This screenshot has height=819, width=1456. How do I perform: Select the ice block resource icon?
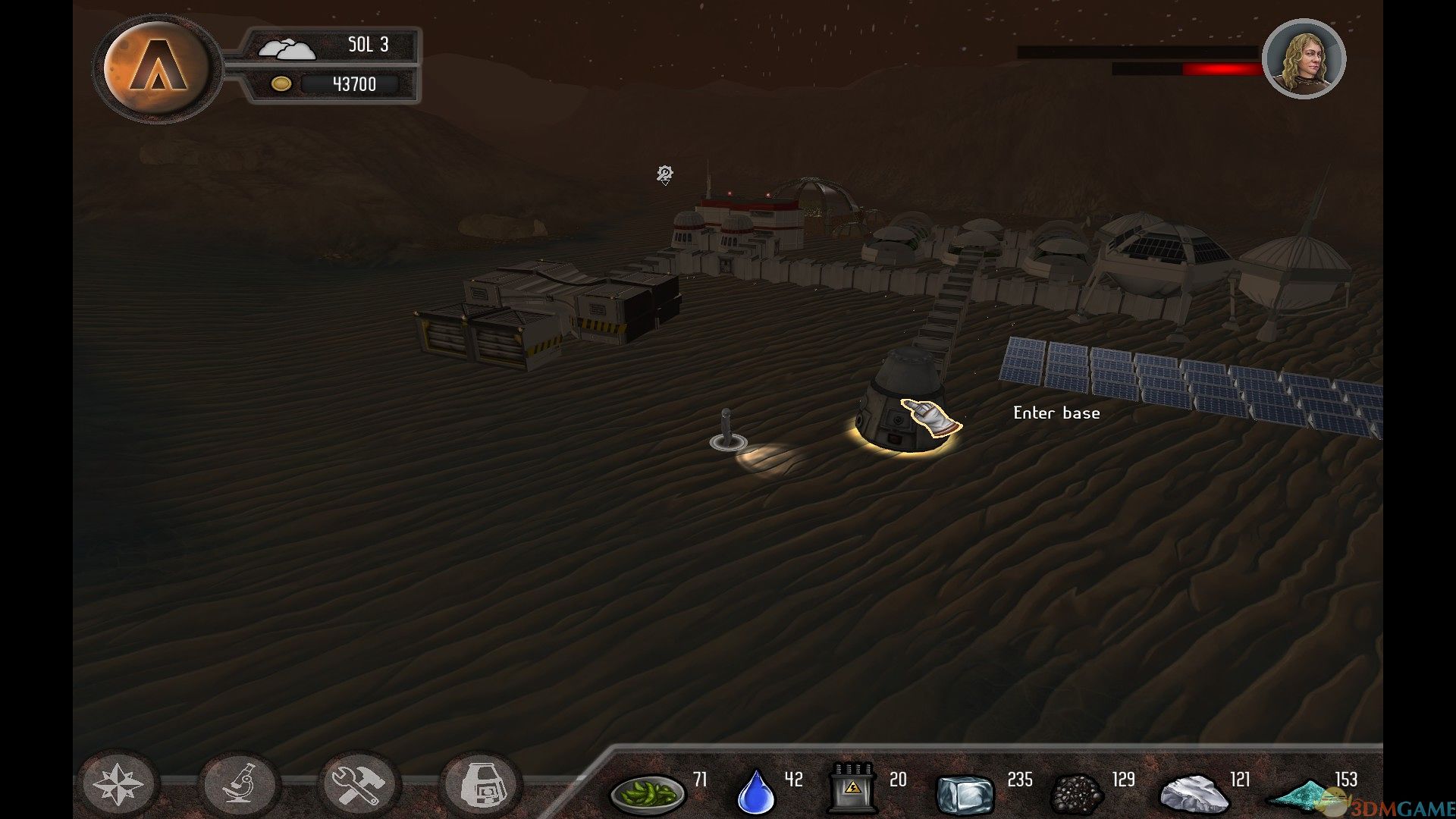tap(965, 793)
